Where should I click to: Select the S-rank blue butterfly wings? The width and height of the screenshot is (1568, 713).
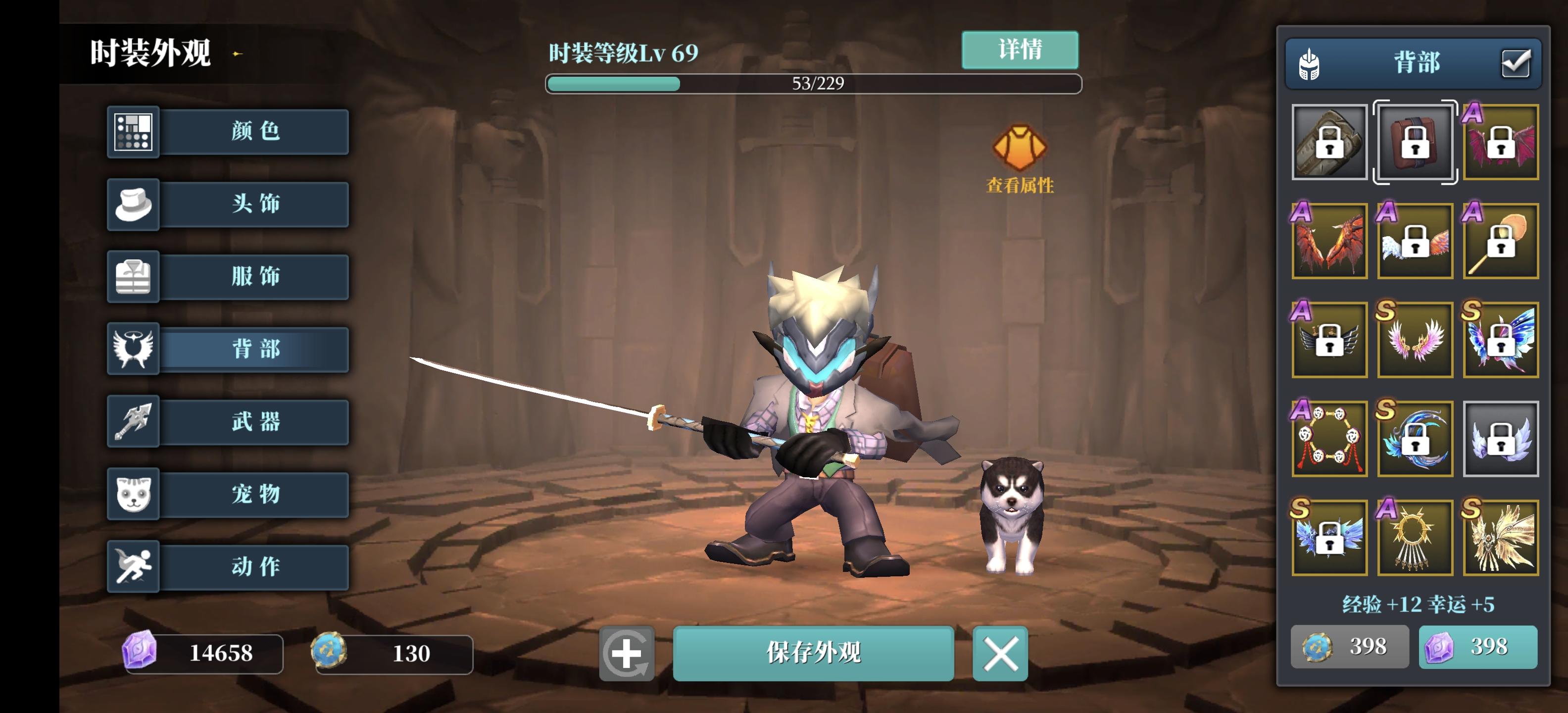pos(1500,339)
